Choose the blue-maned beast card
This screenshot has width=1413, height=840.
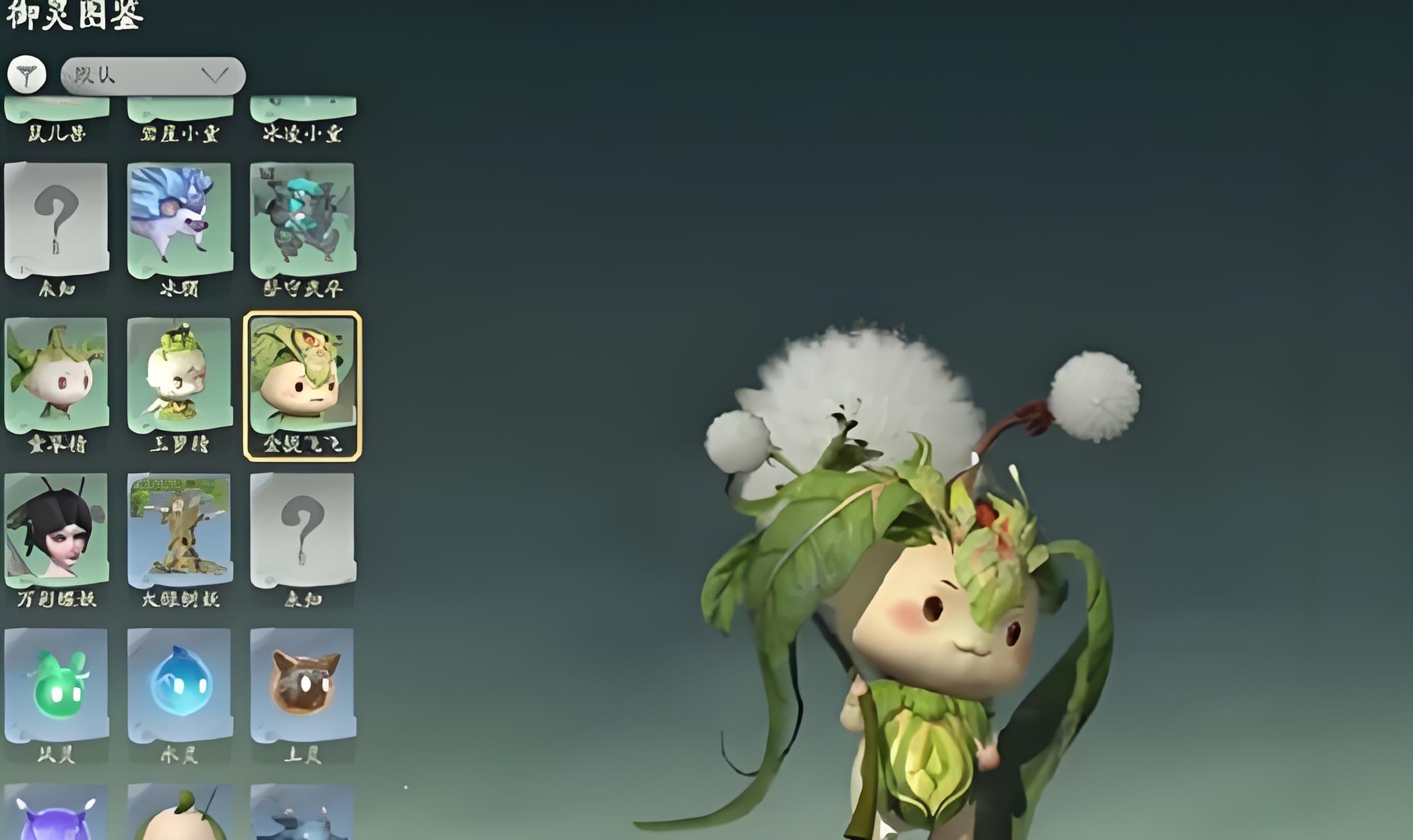(179, 220)
